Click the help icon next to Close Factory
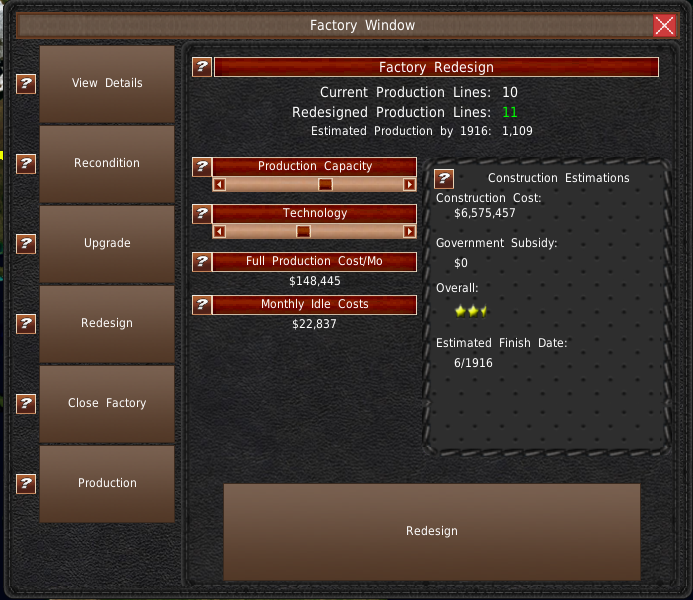Image resolution: width=693 pixels, height=600 pixels. (27, 404)
